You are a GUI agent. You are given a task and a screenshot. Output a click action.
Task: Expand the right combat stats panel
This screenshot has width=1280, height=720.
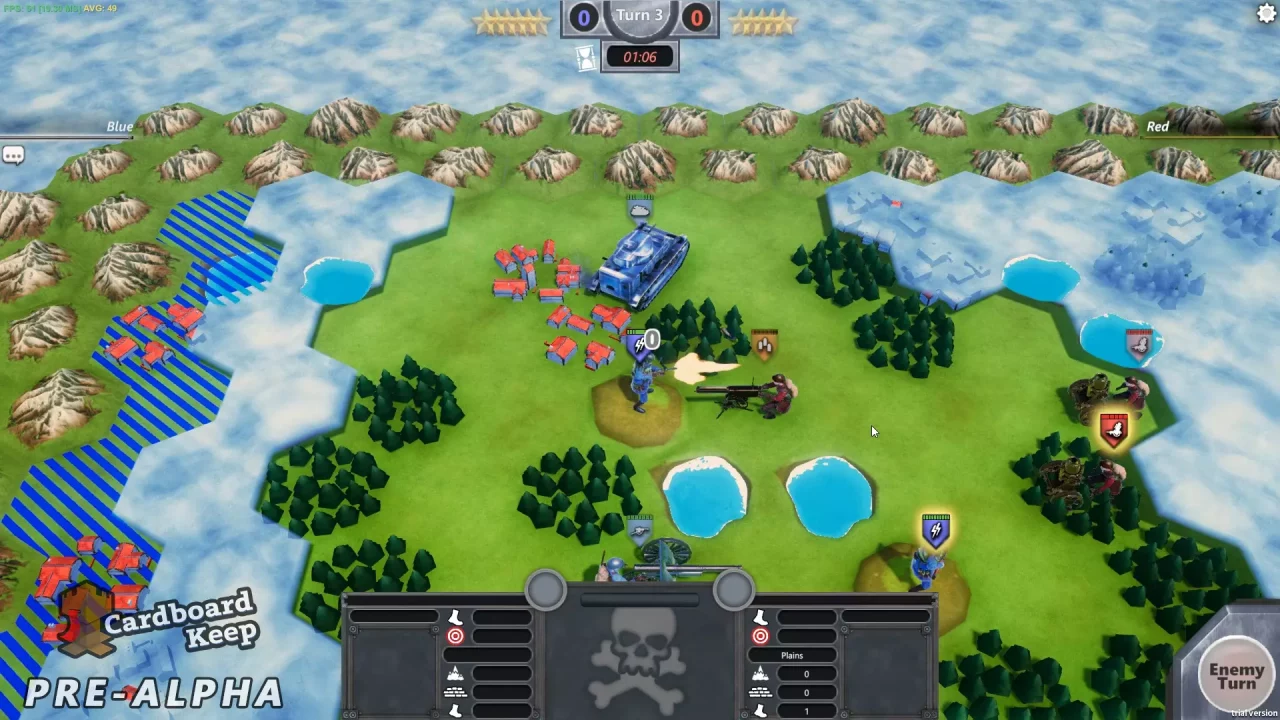[x=733, y=591]
